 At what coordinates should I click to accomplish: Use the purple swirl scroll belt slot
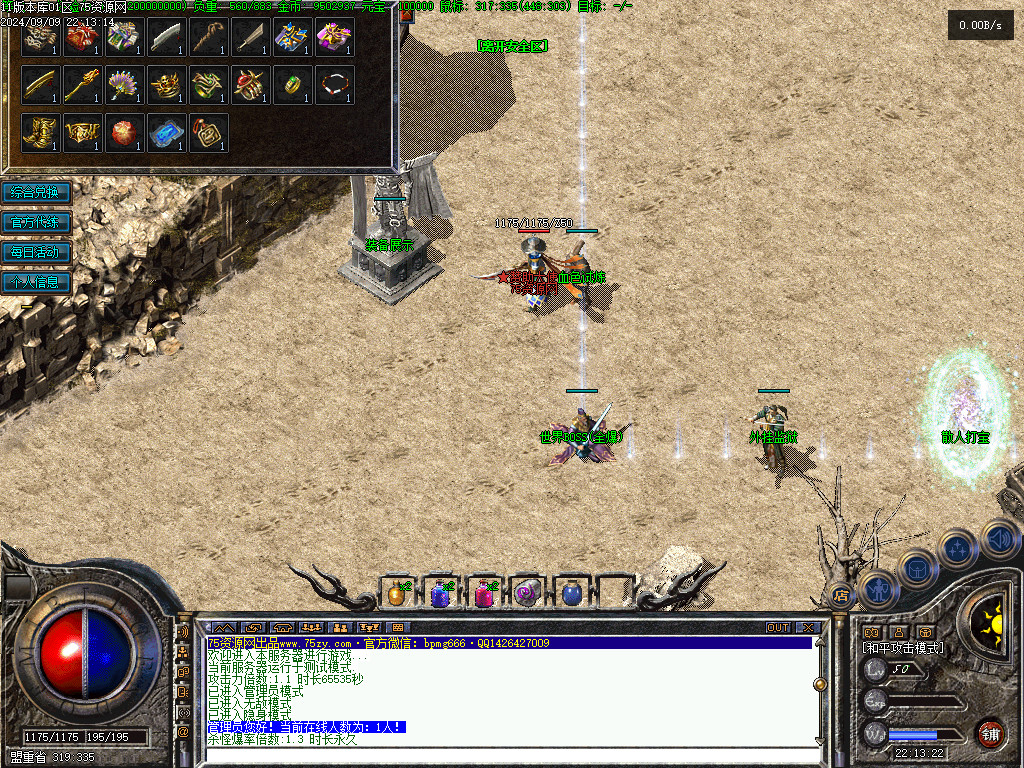pyautogui.click(x=527, y=594)
